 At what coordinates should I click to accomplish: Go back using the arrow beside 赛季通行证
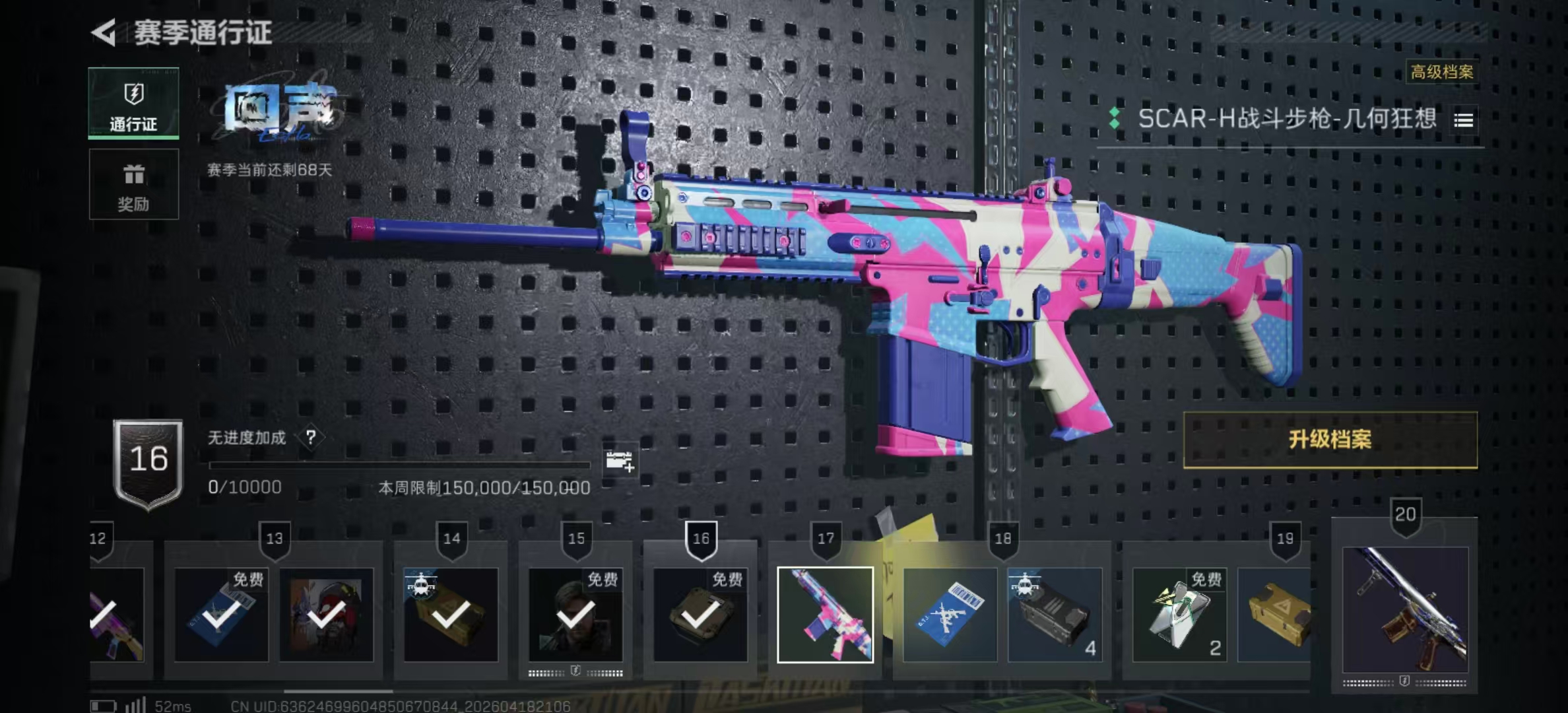104,32
